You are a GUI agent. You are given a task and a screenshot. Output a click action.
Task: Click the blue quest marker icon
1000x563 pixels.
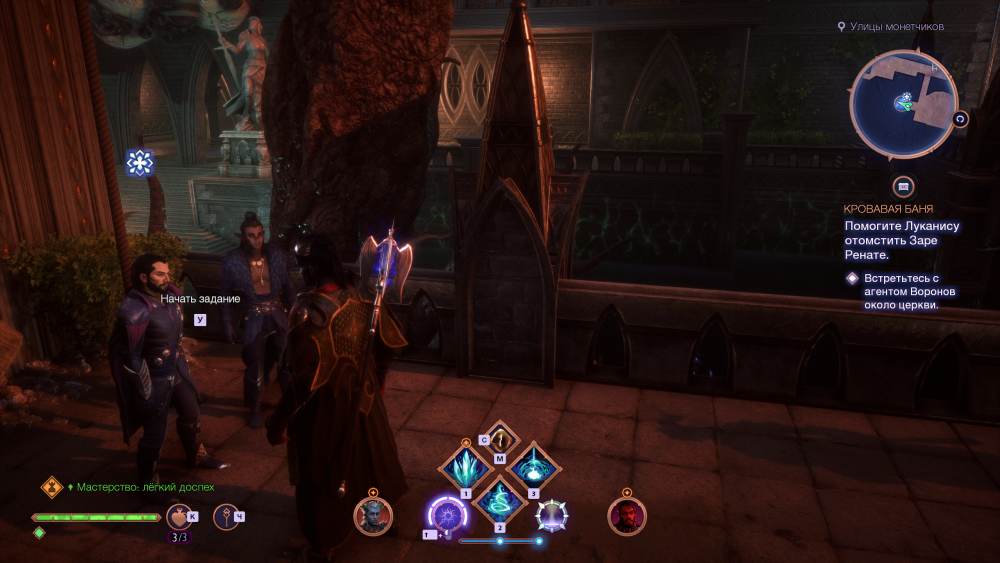(x=140, y=162)
